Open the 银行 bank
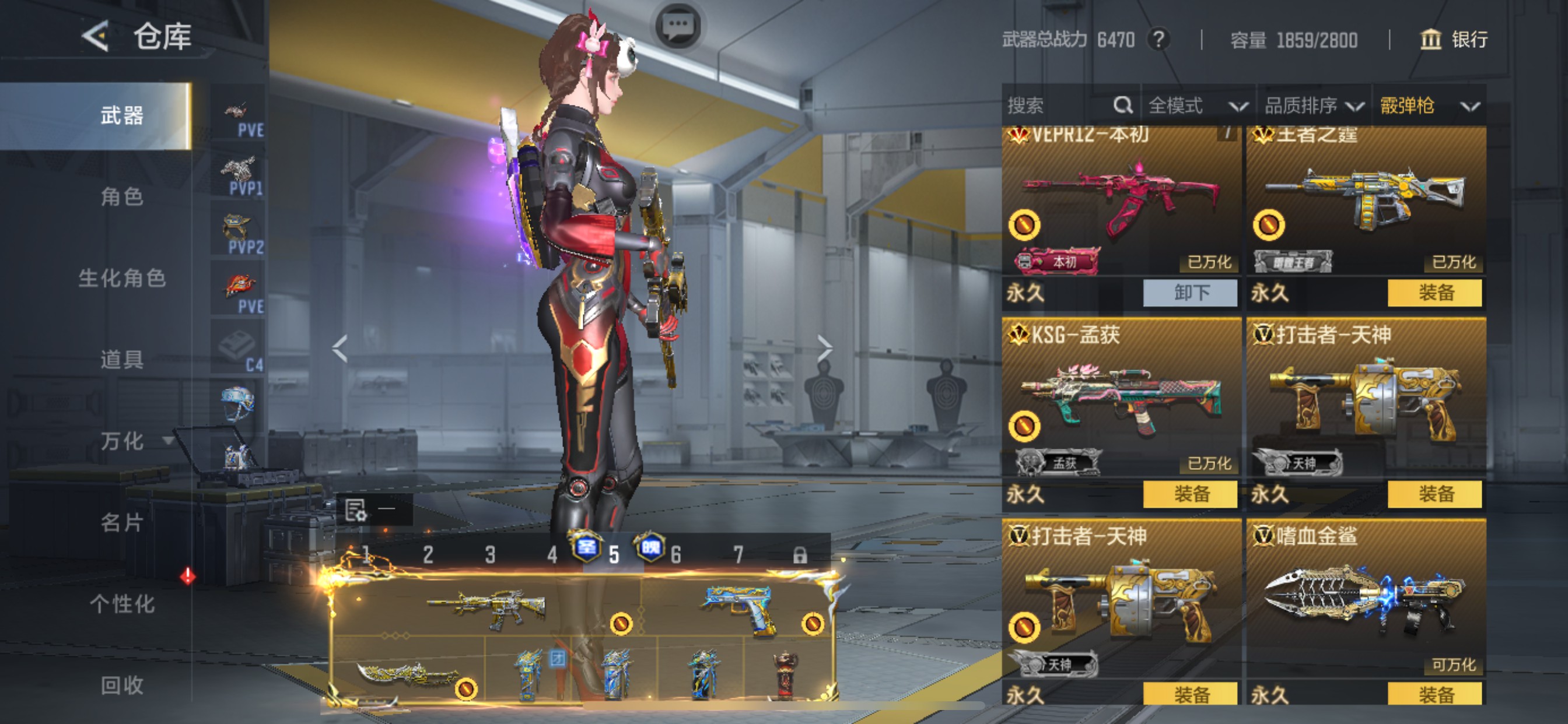The image size is (1568, 724). [x=1454, y=40]
